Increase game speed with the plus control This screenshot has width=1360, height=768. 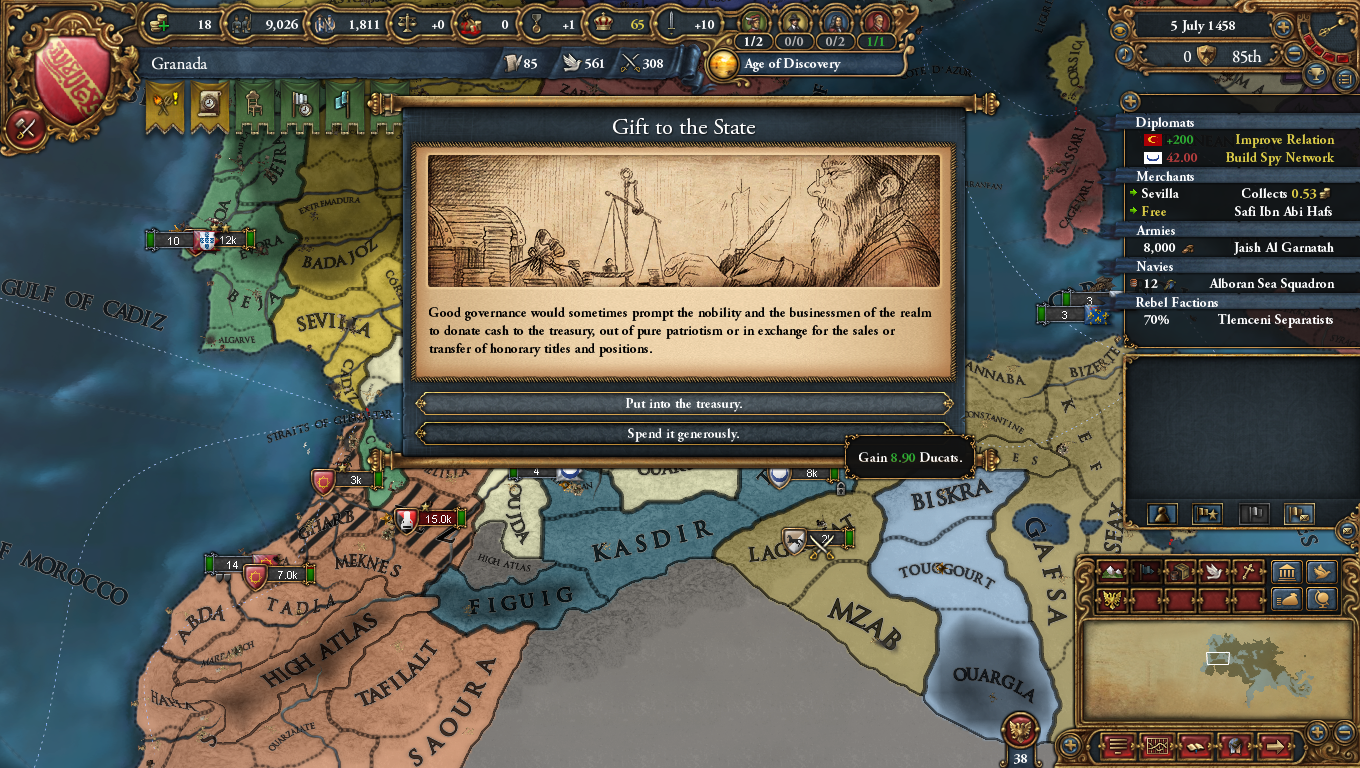click(x=1283, y=25)
